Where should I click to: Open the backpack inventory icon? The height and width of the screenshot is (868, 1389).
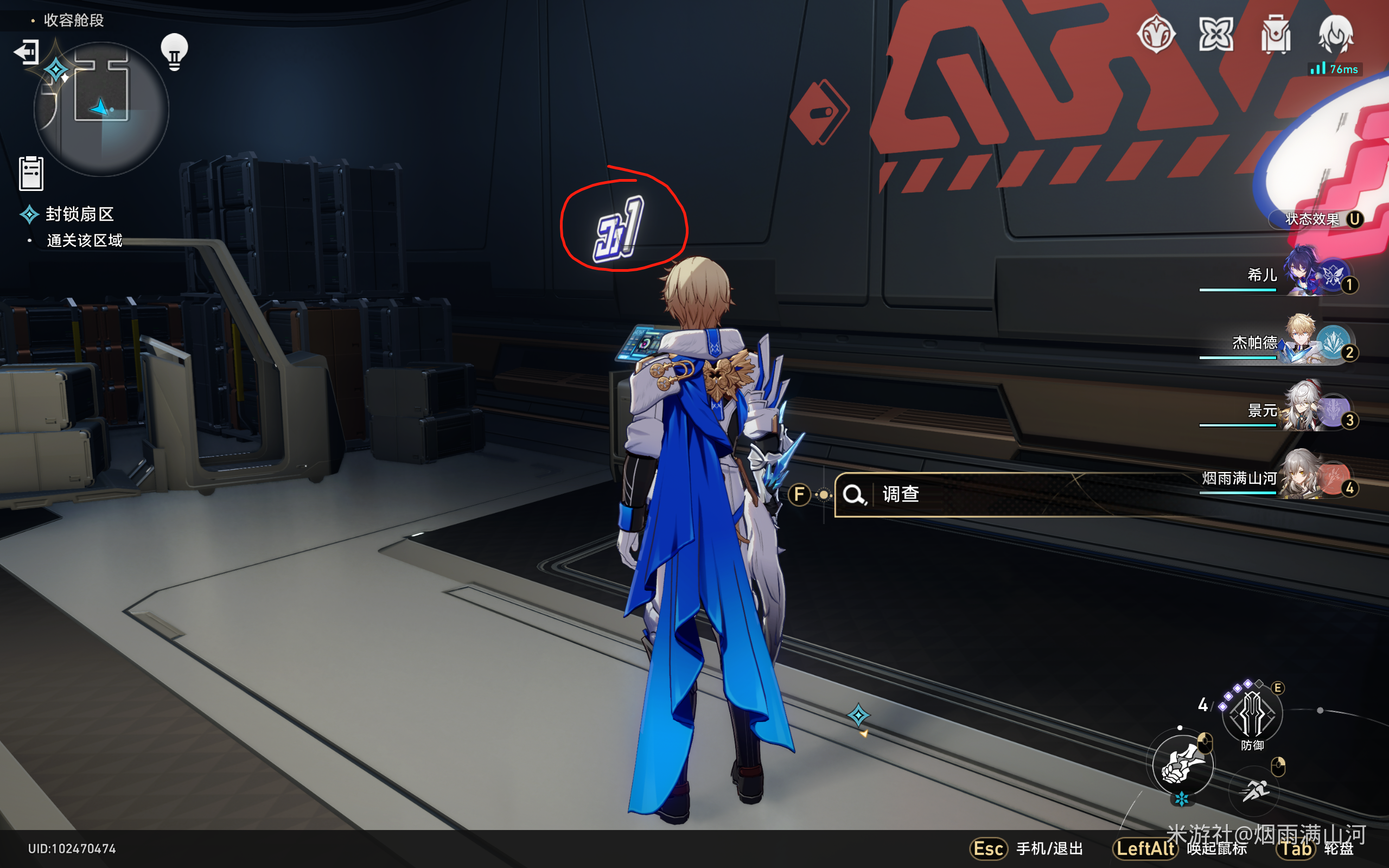[x=1276, y=34]
